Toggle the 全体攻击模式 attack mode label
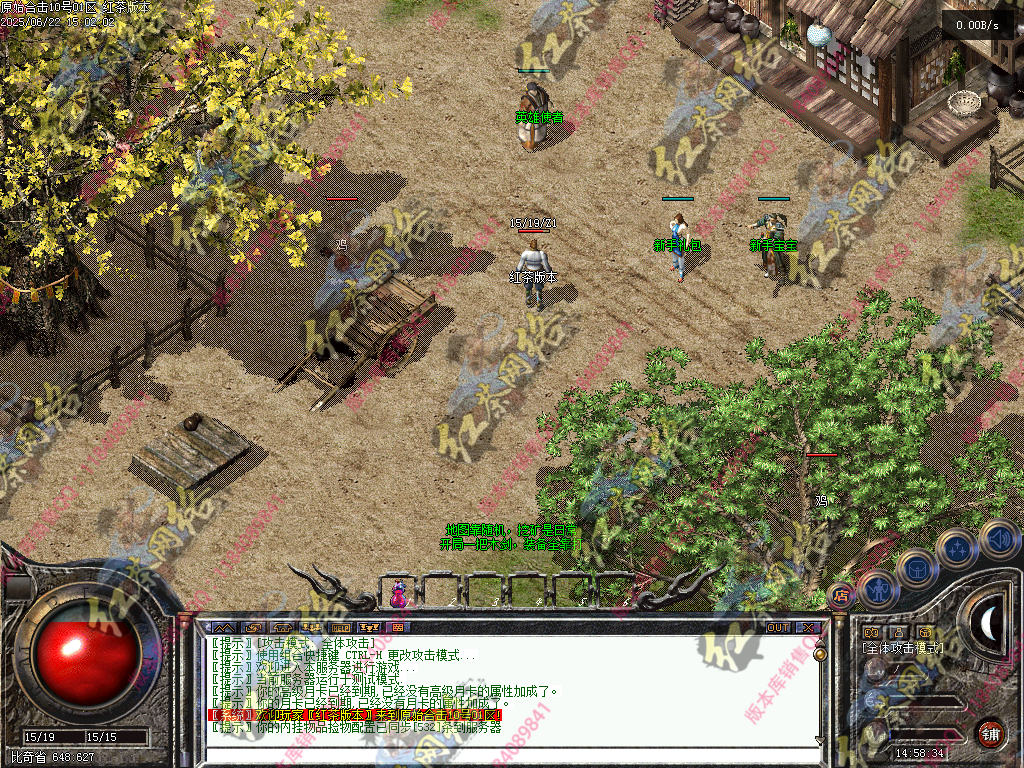This screenshot has width=1024, height=768. 902,648
